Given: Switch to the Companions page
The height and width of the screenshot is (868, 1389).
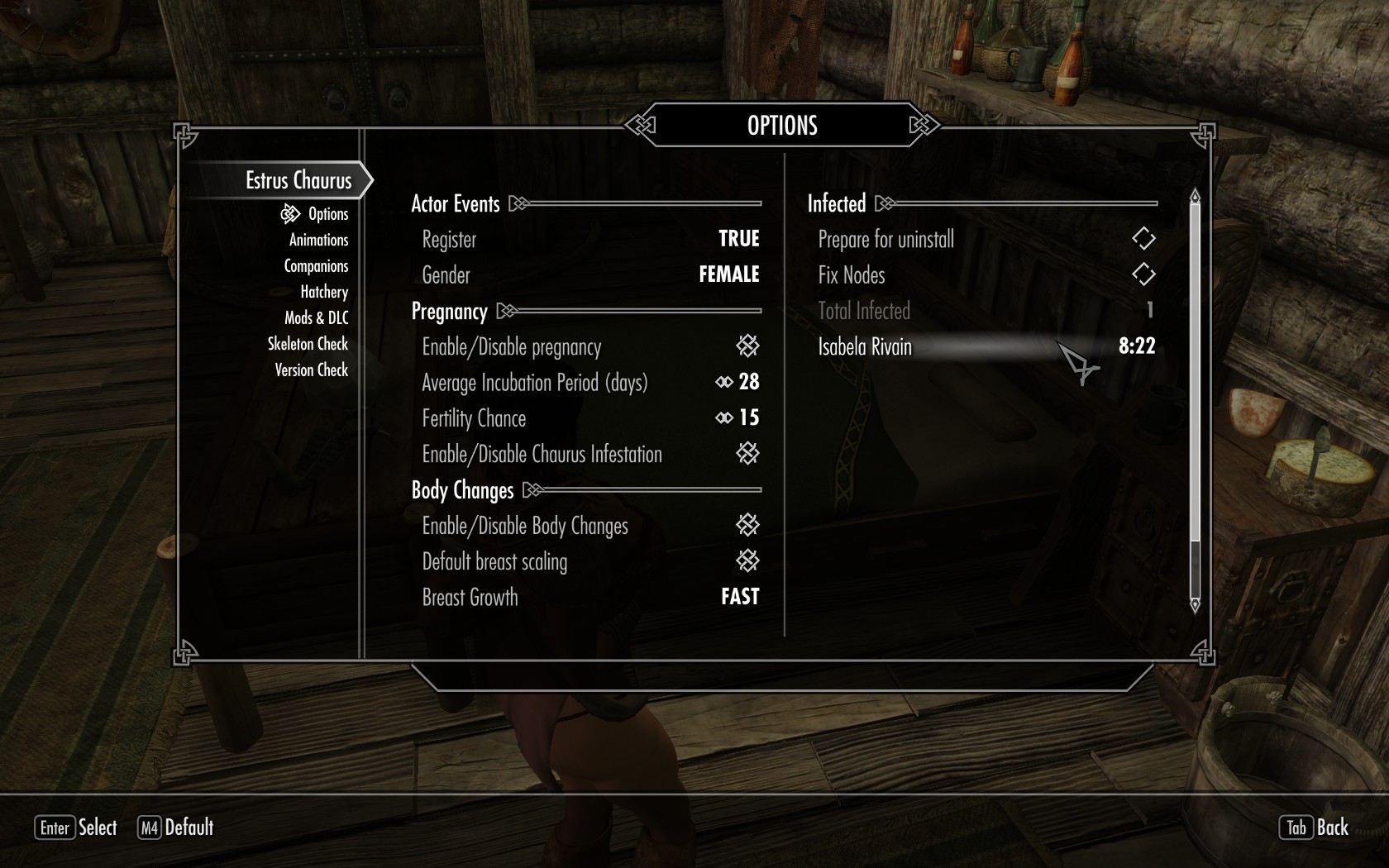Looking at the screenshot, I should [x=316, y=266].
